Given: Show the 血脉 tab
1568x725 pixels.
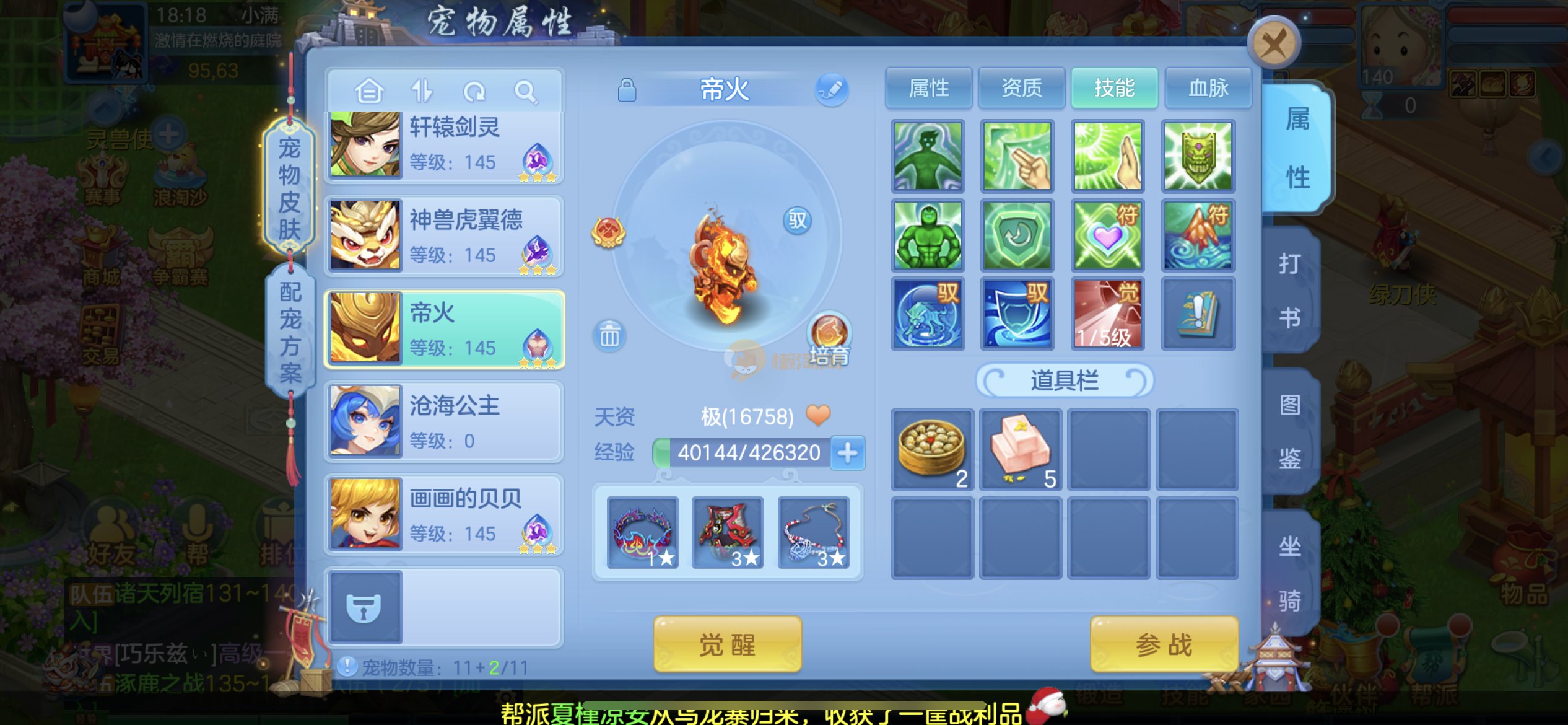Looking at the screenshot, I should [1208, 88].
